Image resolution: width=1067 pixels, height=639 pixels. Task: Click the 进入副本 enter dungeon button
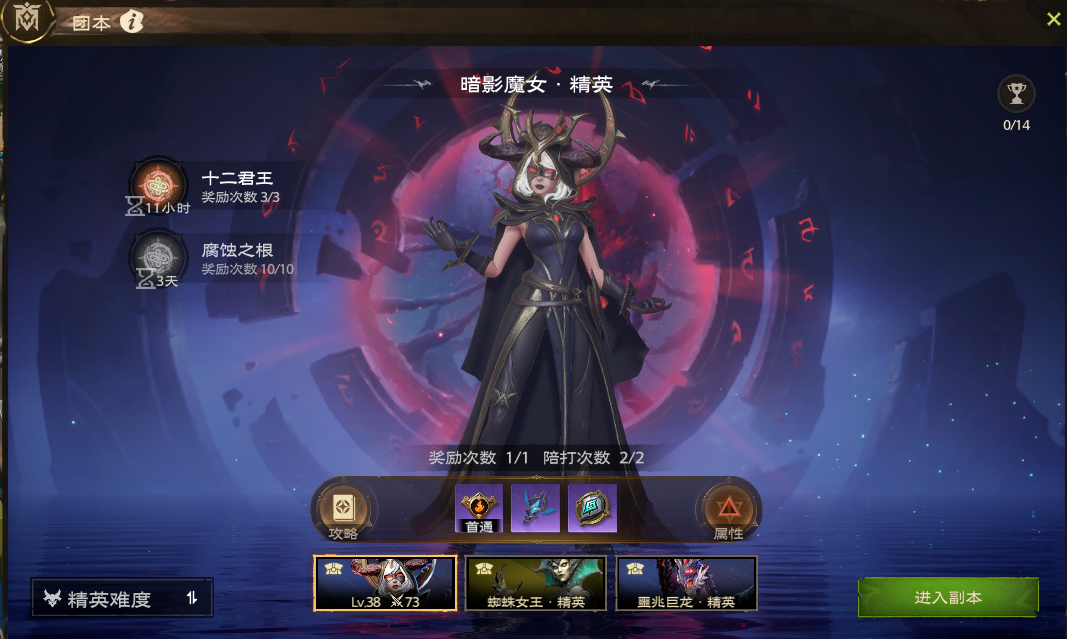point(948,597)
